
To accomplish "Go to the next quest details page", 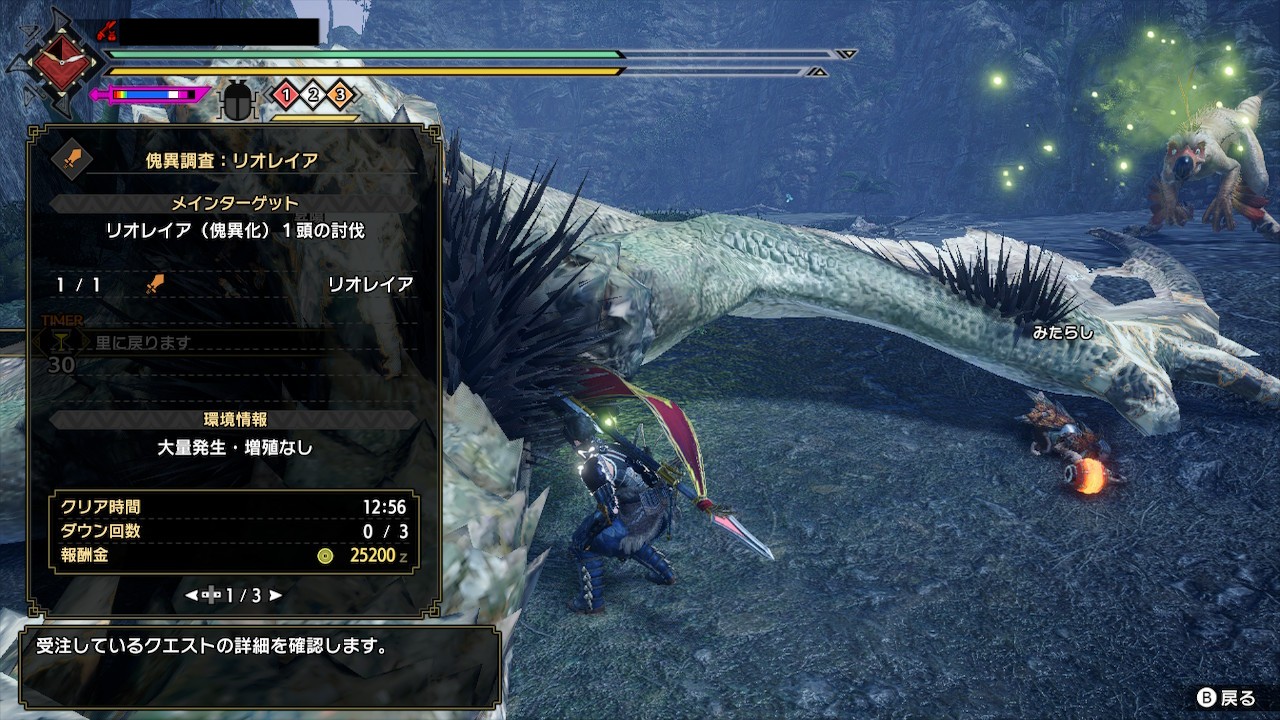I will click(276, 595).
